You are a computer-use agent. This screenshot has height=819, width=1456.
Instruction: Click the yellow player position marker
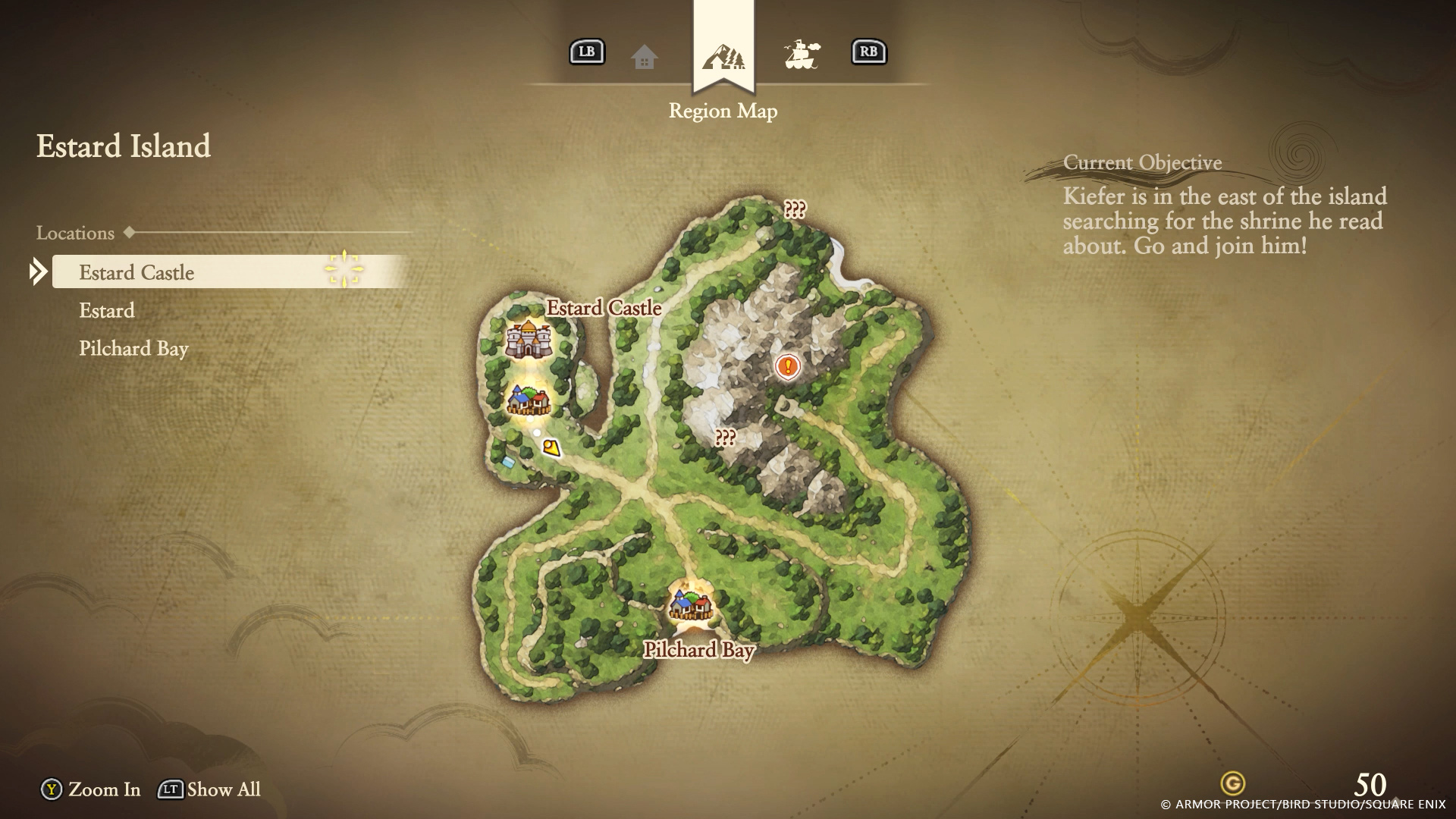[x=551, y=447]
